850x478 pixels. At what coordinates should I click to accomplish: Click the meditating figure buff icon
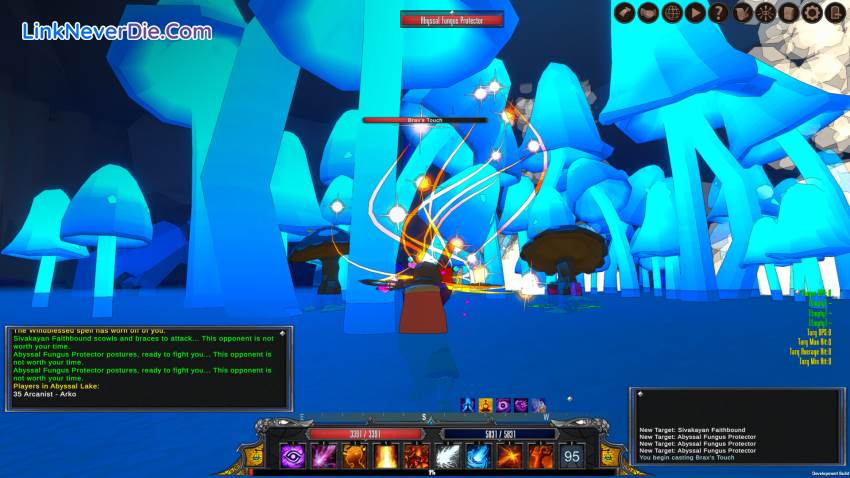tap(485, 405)
